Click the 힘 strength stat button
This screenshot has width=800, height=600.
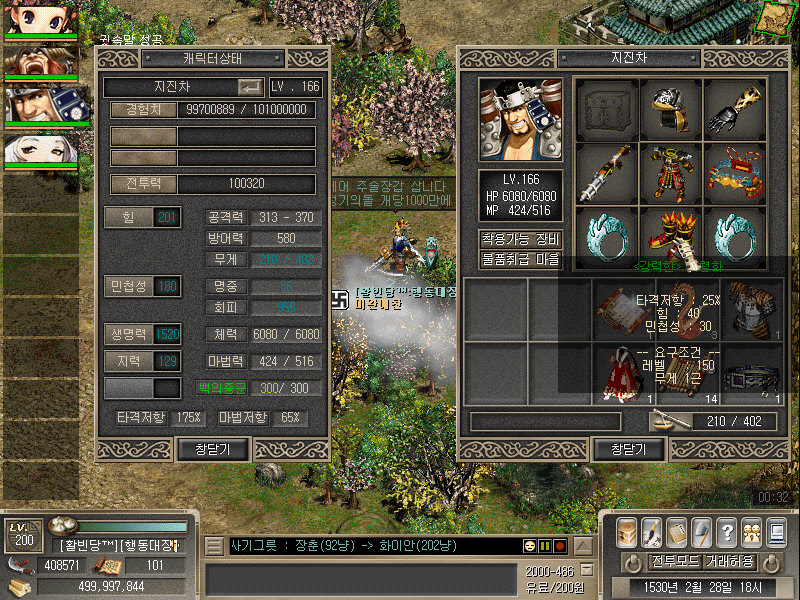(x=143, y=218)
